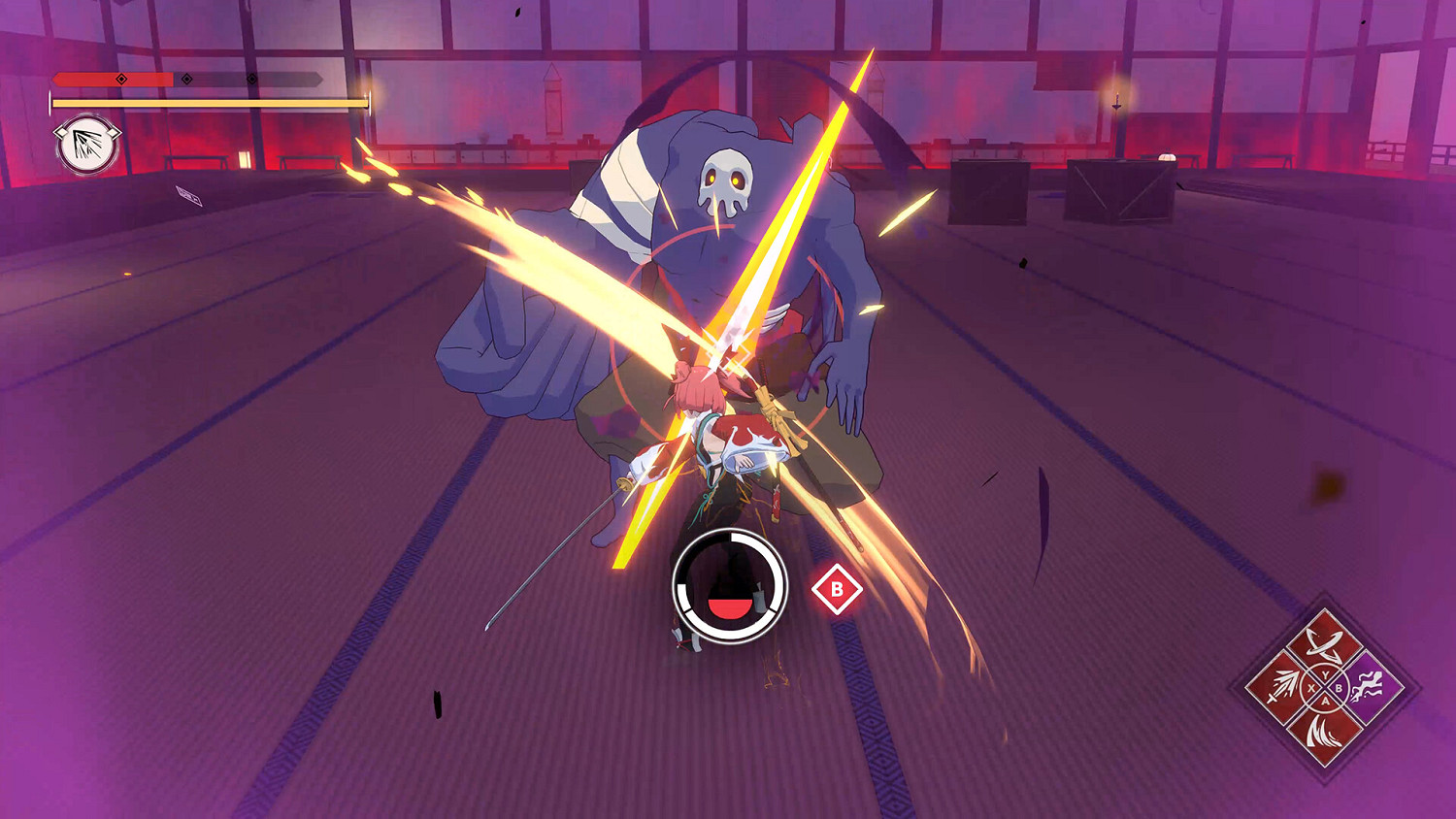Select the flame-sweep ability on A

(x=1324, y=732)
